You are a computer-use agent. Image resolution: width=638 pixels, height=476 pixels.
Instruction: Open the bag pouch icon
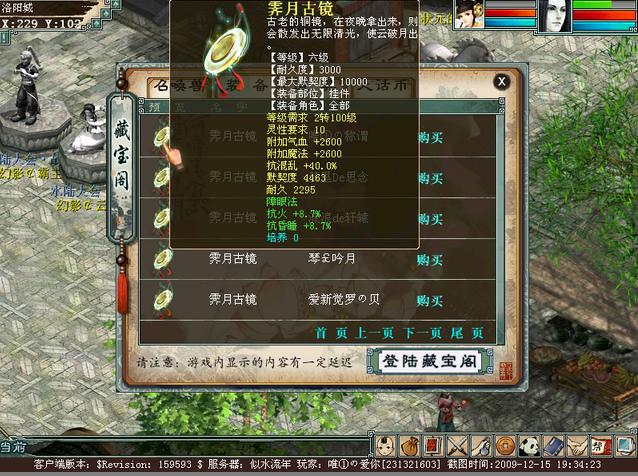pyautogui.click(x=410, y=446)
